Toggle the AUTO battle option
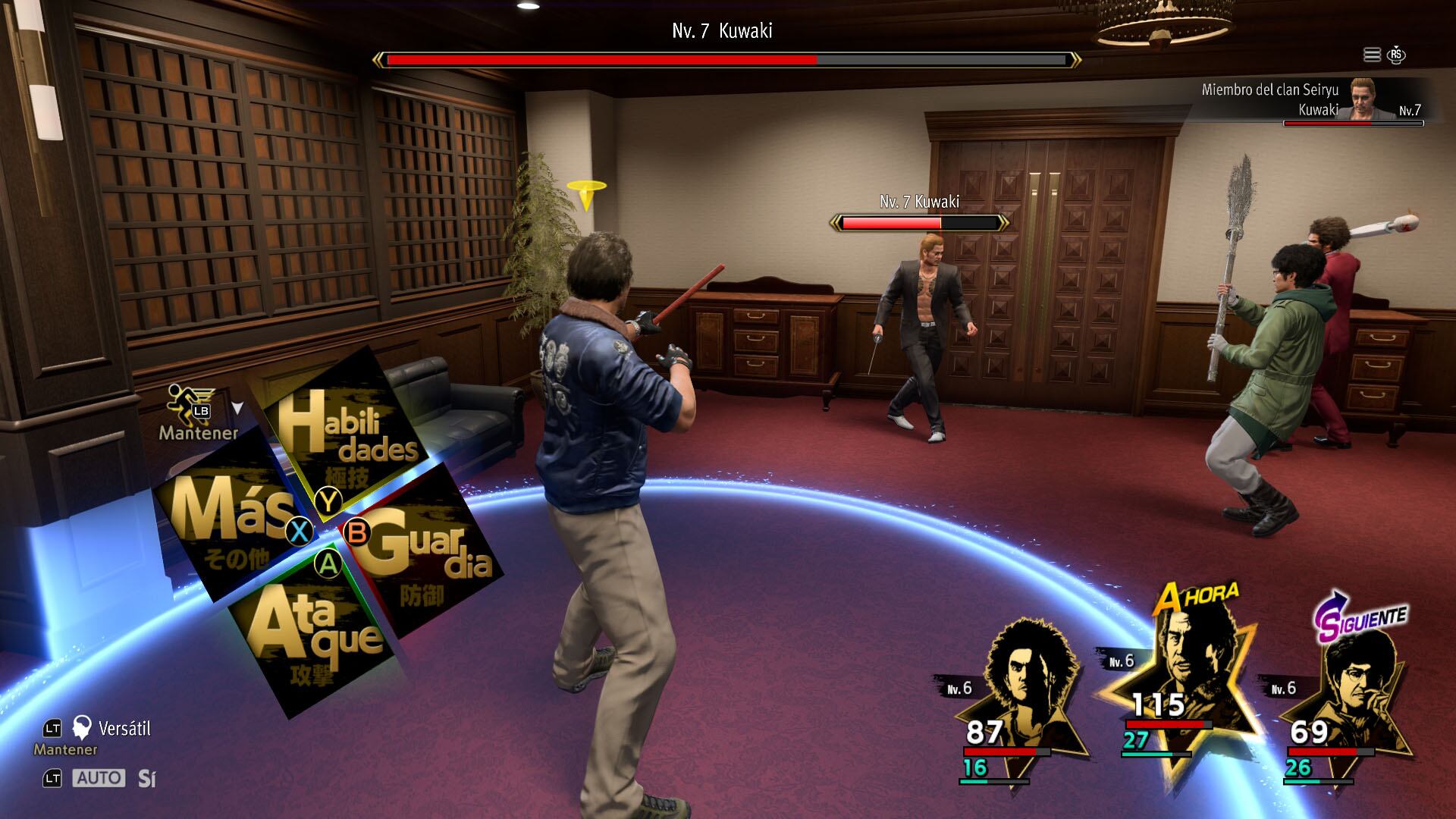Screen dimensions: 1456x819 99,778
